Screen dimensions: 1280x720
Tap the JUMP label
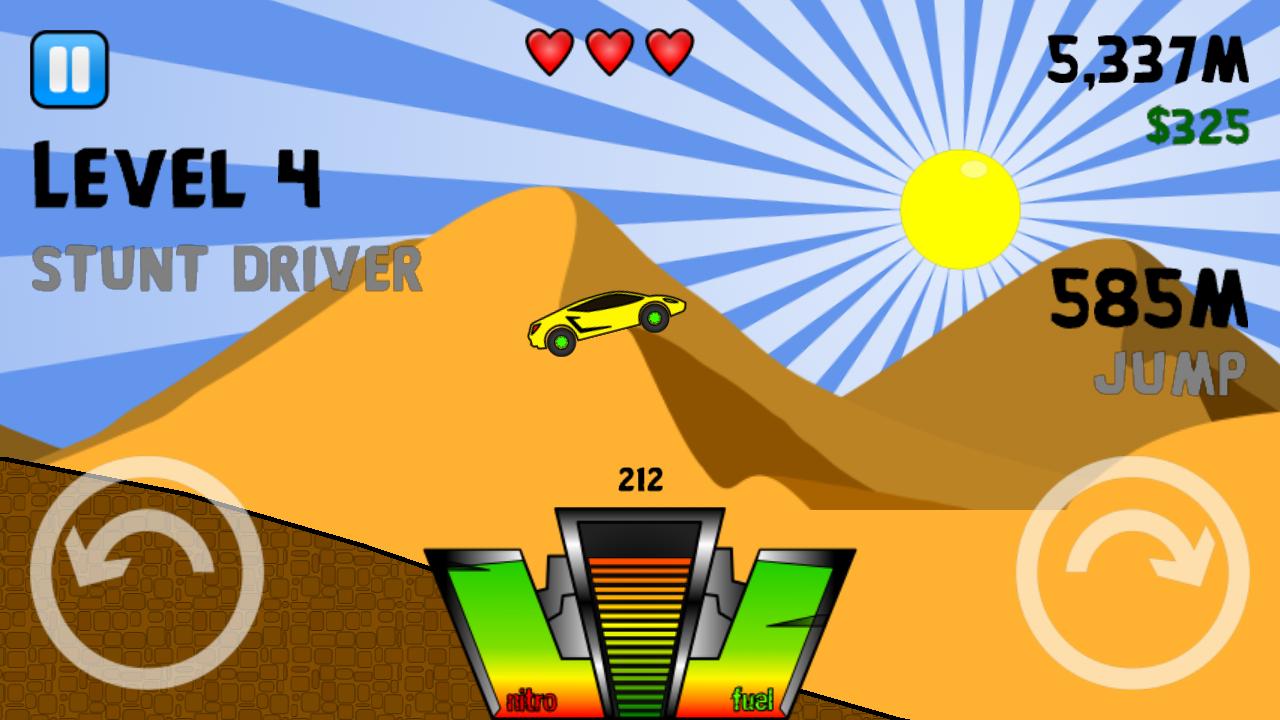(1170, 375)
